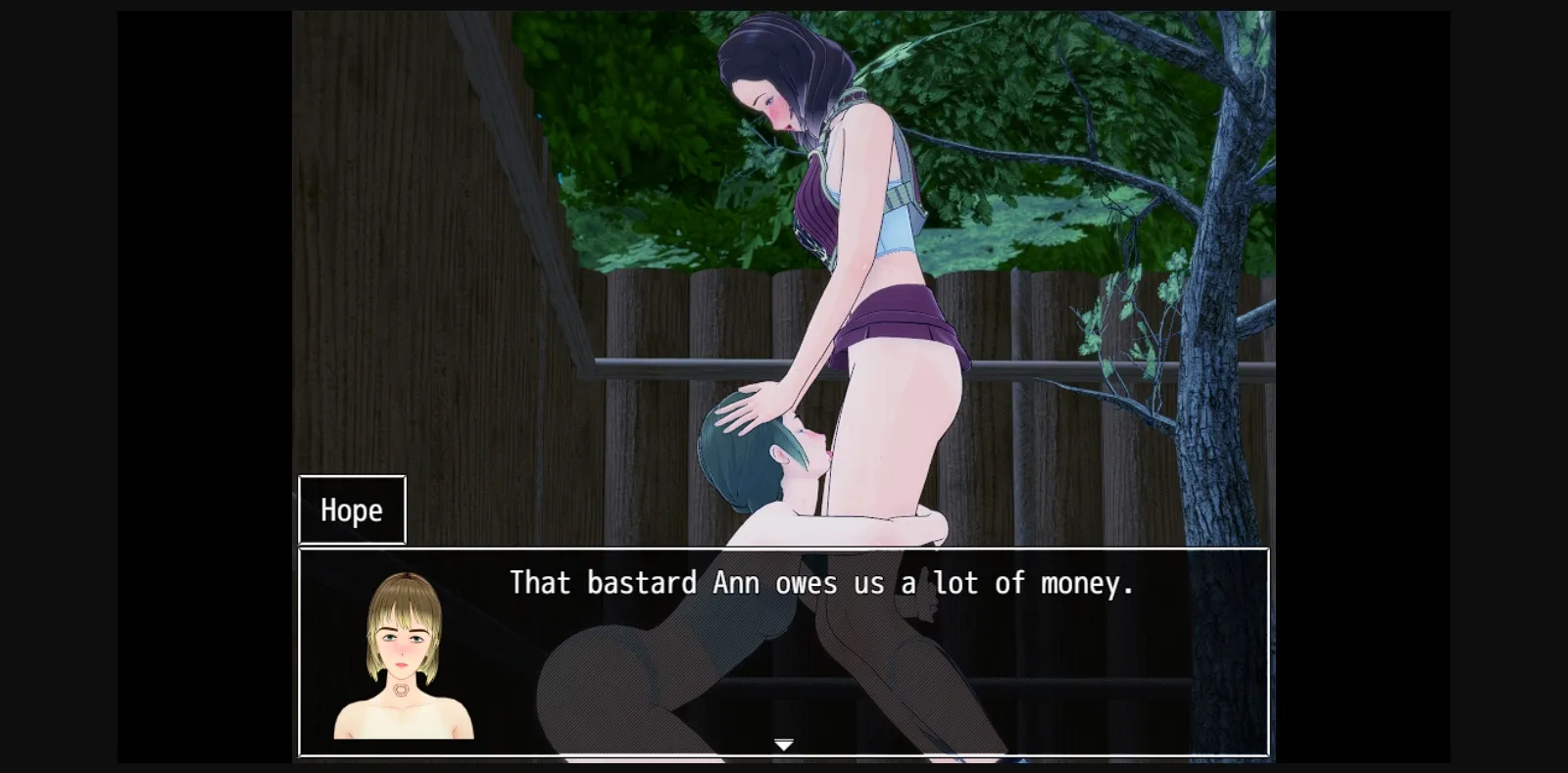Image resolution: width=1568 pixels, height=773 pixels.
Task: Click the continue arrow below the dialogue text
Action: (x=784, y=745)
